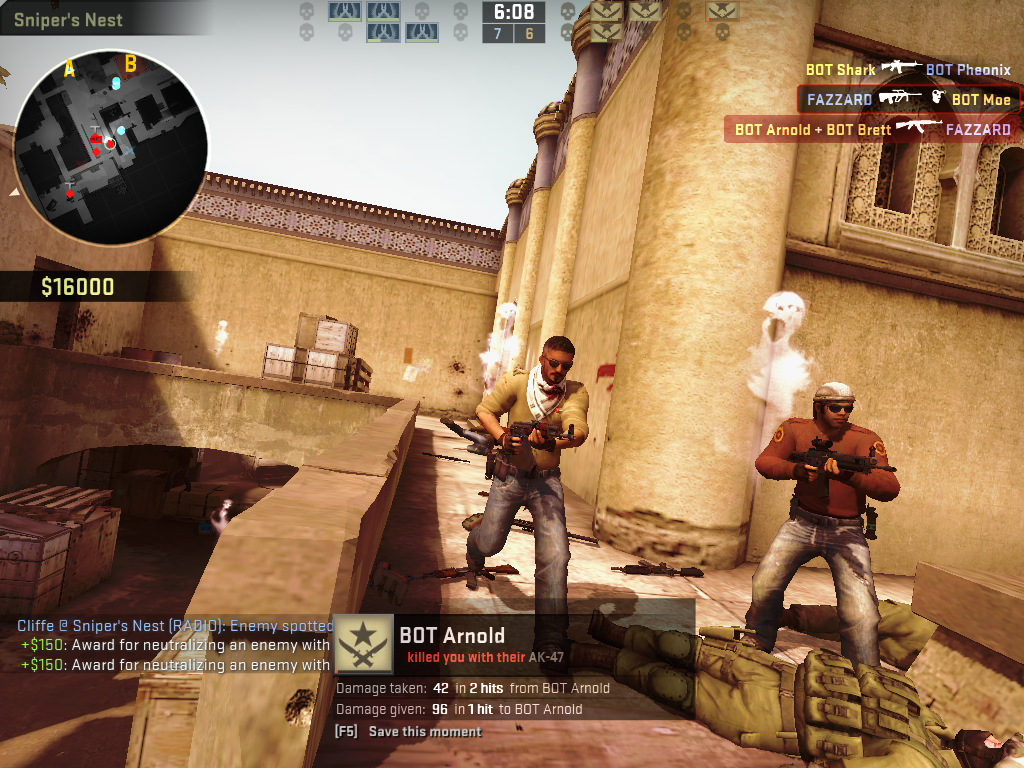Screen dimensions: 1024x768
Task: Click Cliffe's radio chat message
Action: pyautogui.click(x=175, y=626)
